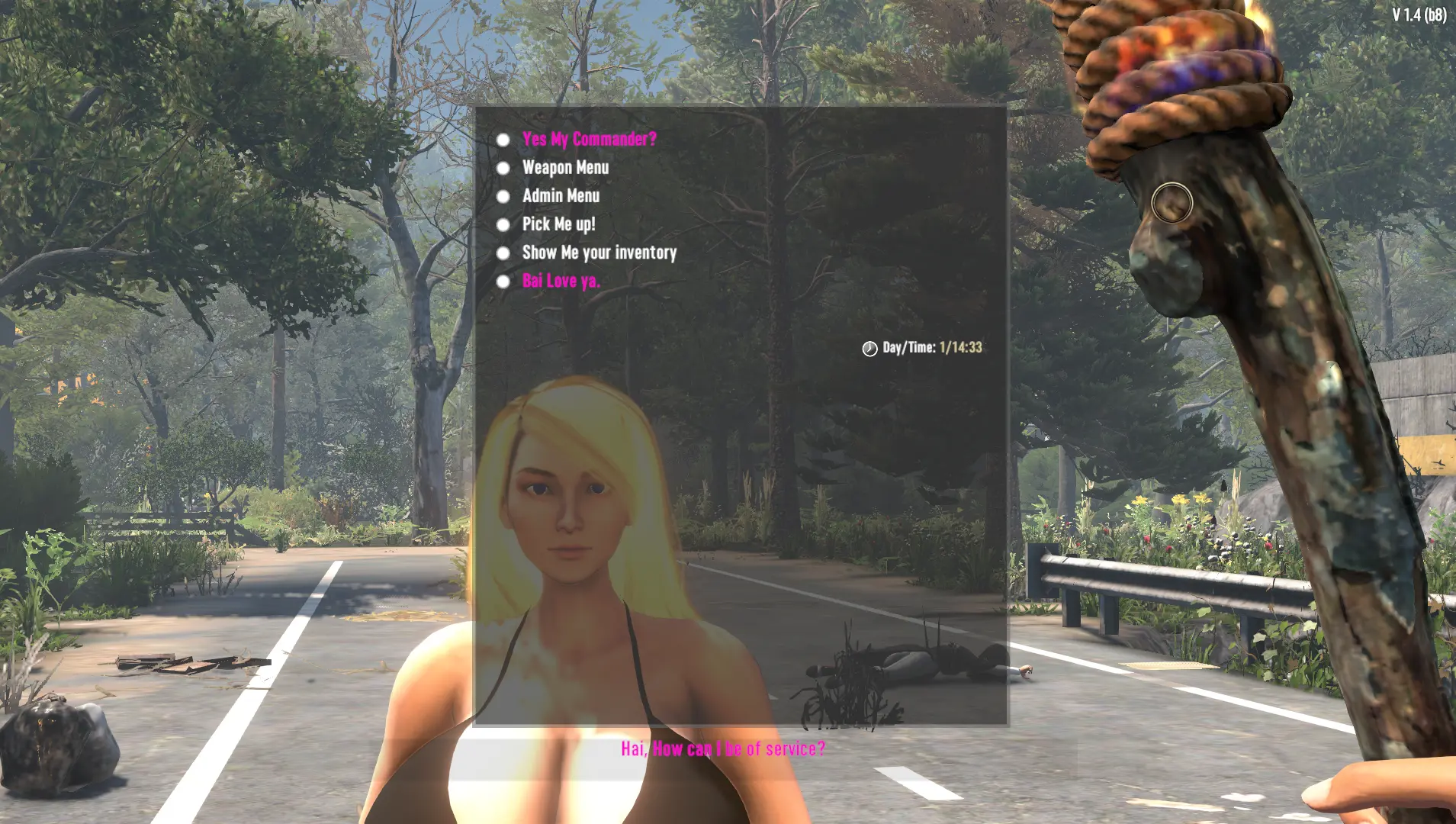
Task: Select Bai Love ya. to end conversation
Action: point(561,281)
